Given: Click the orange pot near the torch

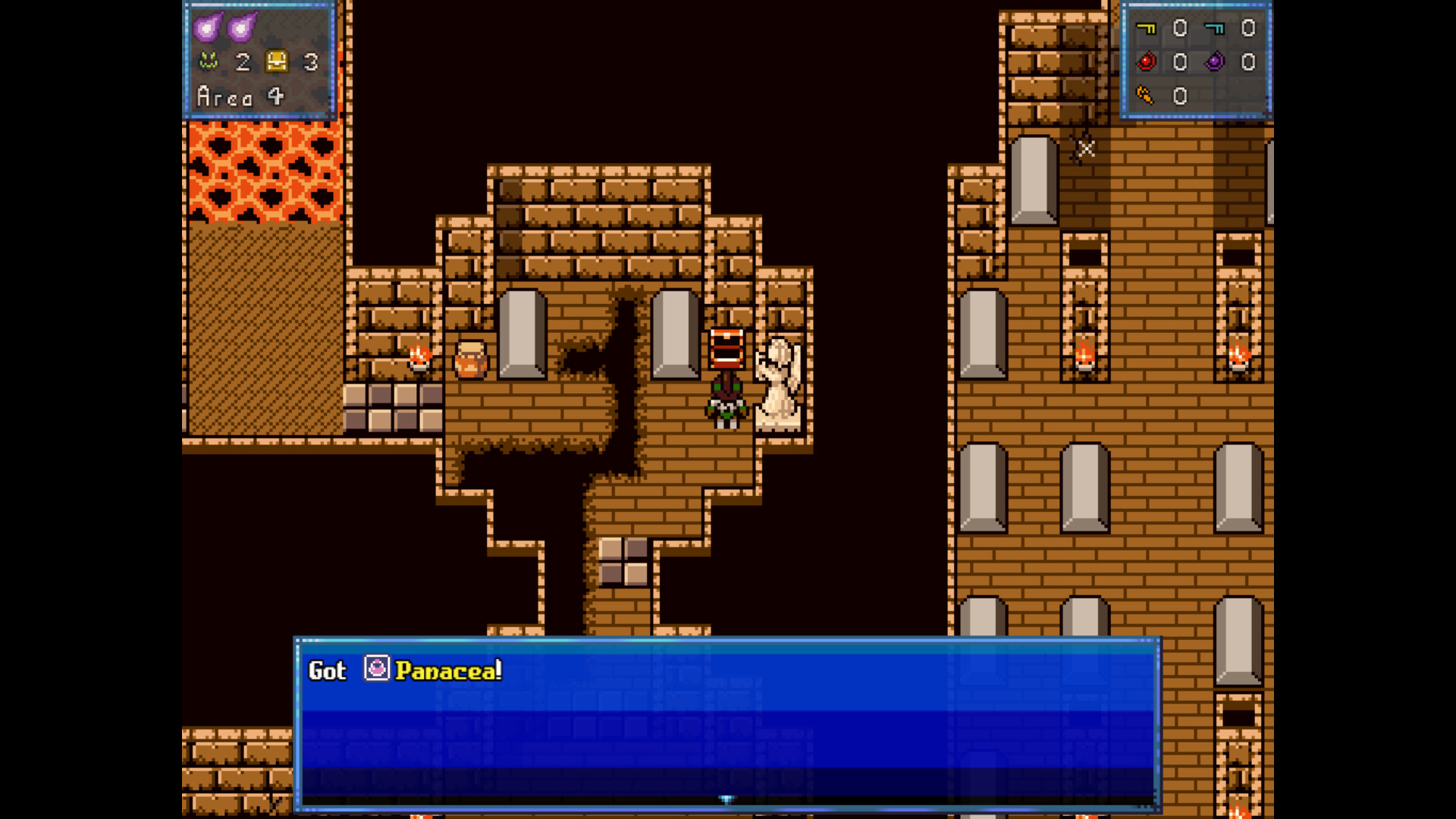Looking at the screenshot, I should 469,359.
